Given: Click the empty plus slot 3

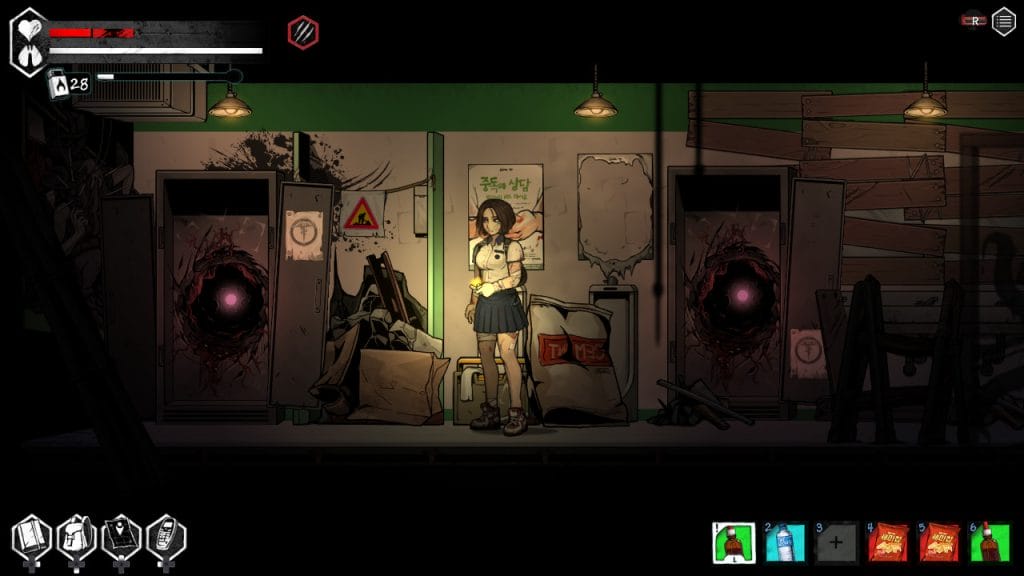Looking at the screenshot, I should (x=836, y=542).
